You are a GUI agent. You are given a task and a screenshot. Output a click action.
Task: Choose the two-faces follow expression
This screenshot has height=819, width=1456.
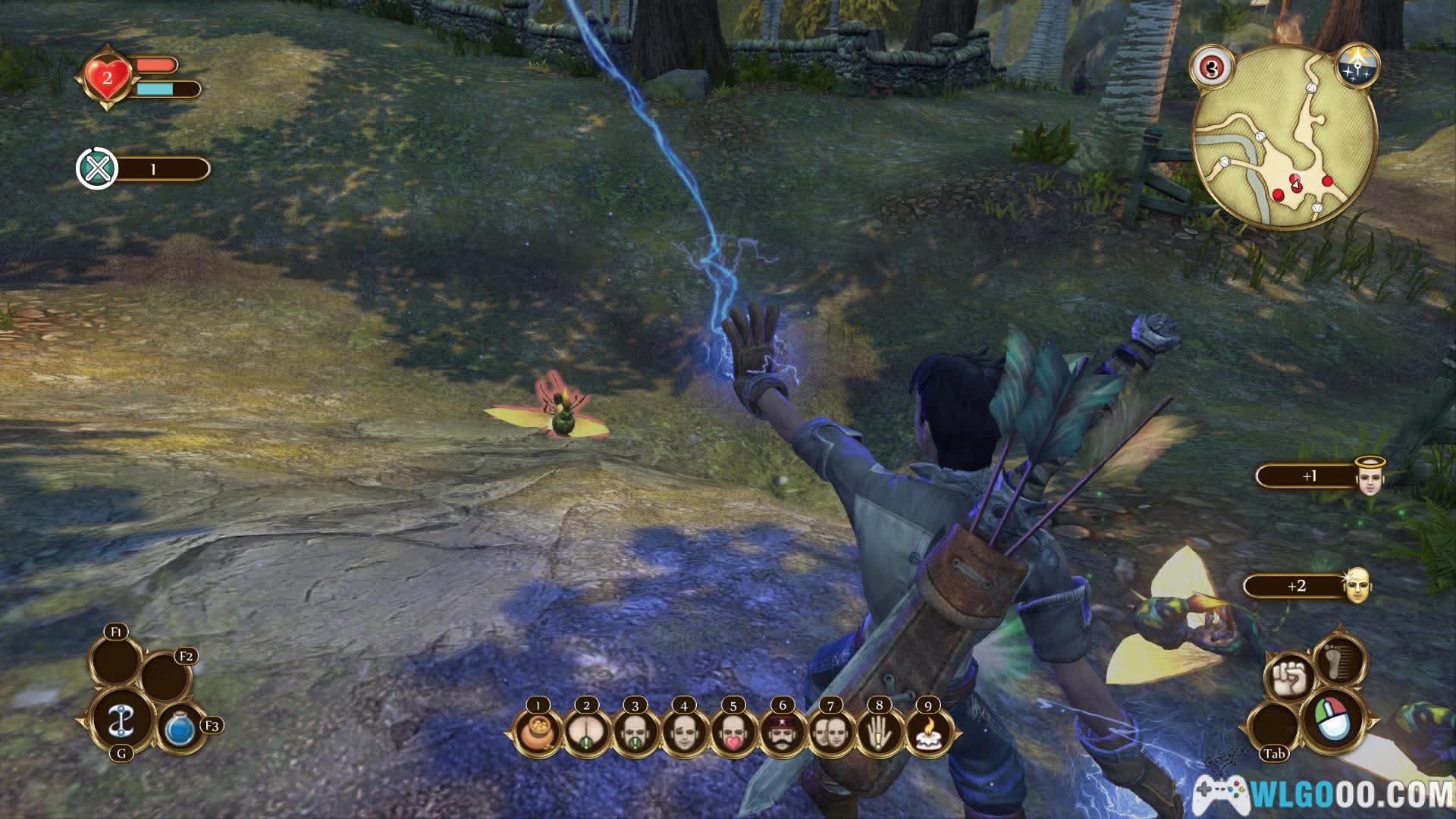(x=830, y=733)
